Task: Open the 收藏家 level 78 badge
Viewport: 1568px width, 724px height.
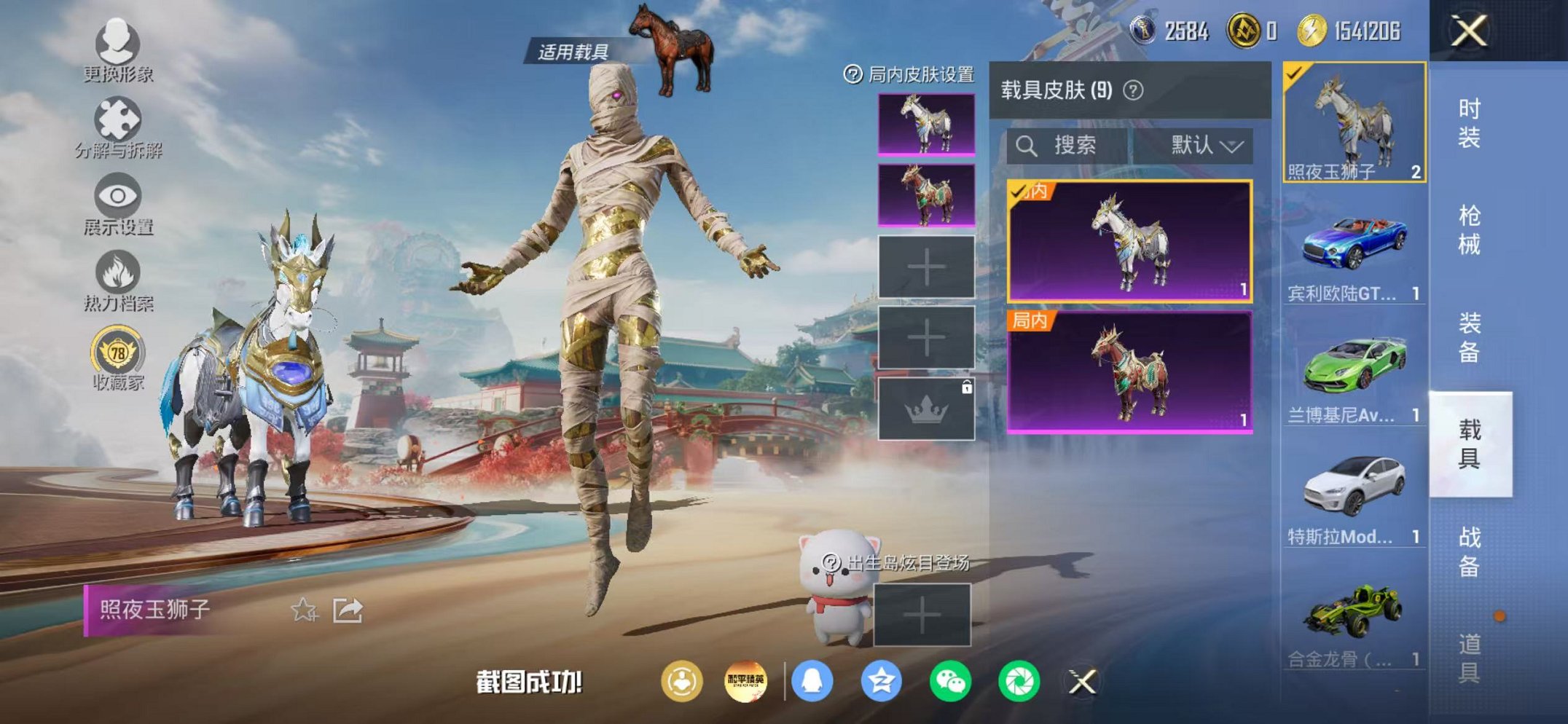Action: coord(117,351)
